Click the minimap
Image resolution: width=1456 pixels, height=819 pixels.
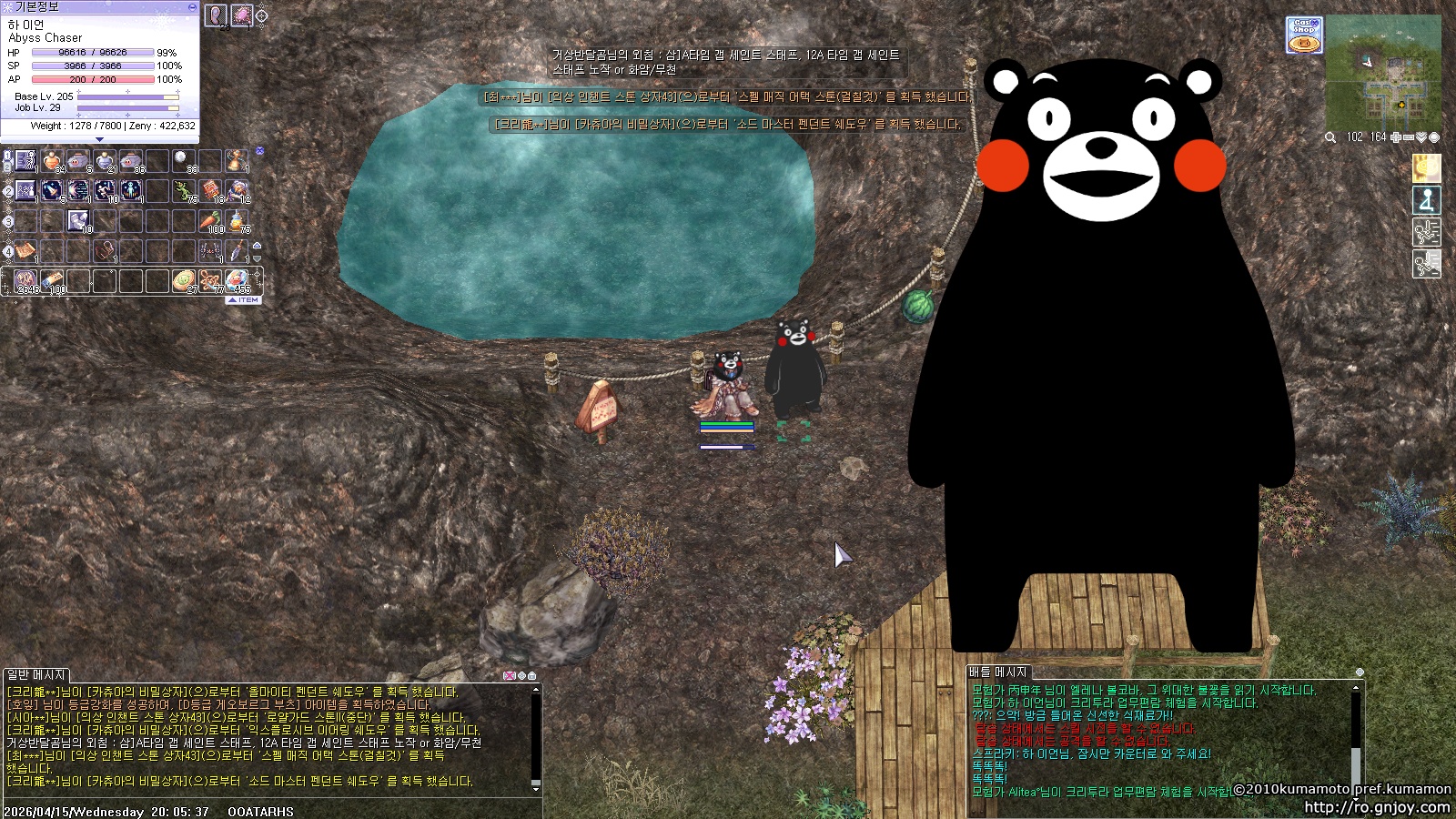(1383, 73)
